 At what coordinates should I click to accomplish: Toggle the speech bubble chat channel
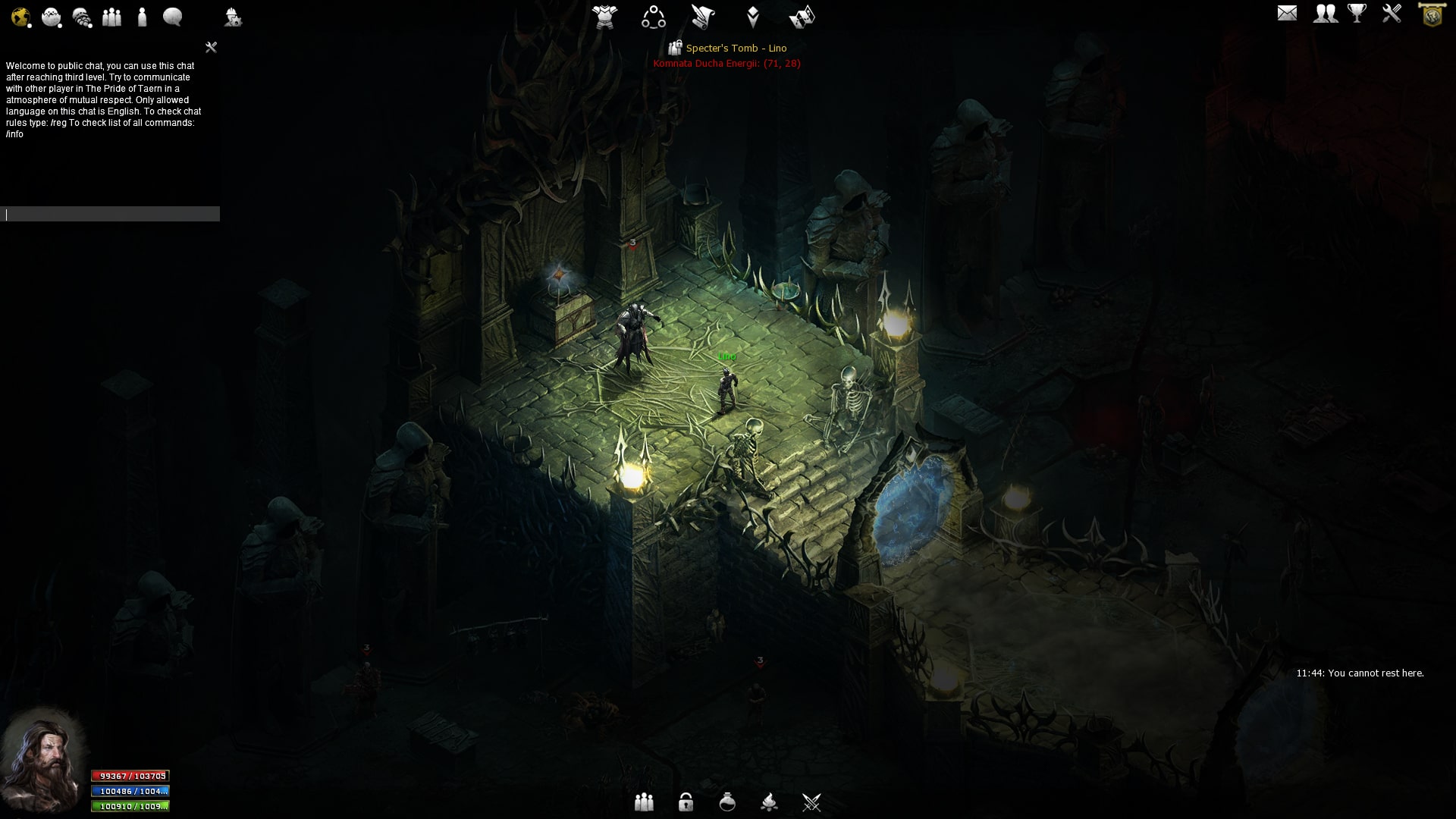172,17
